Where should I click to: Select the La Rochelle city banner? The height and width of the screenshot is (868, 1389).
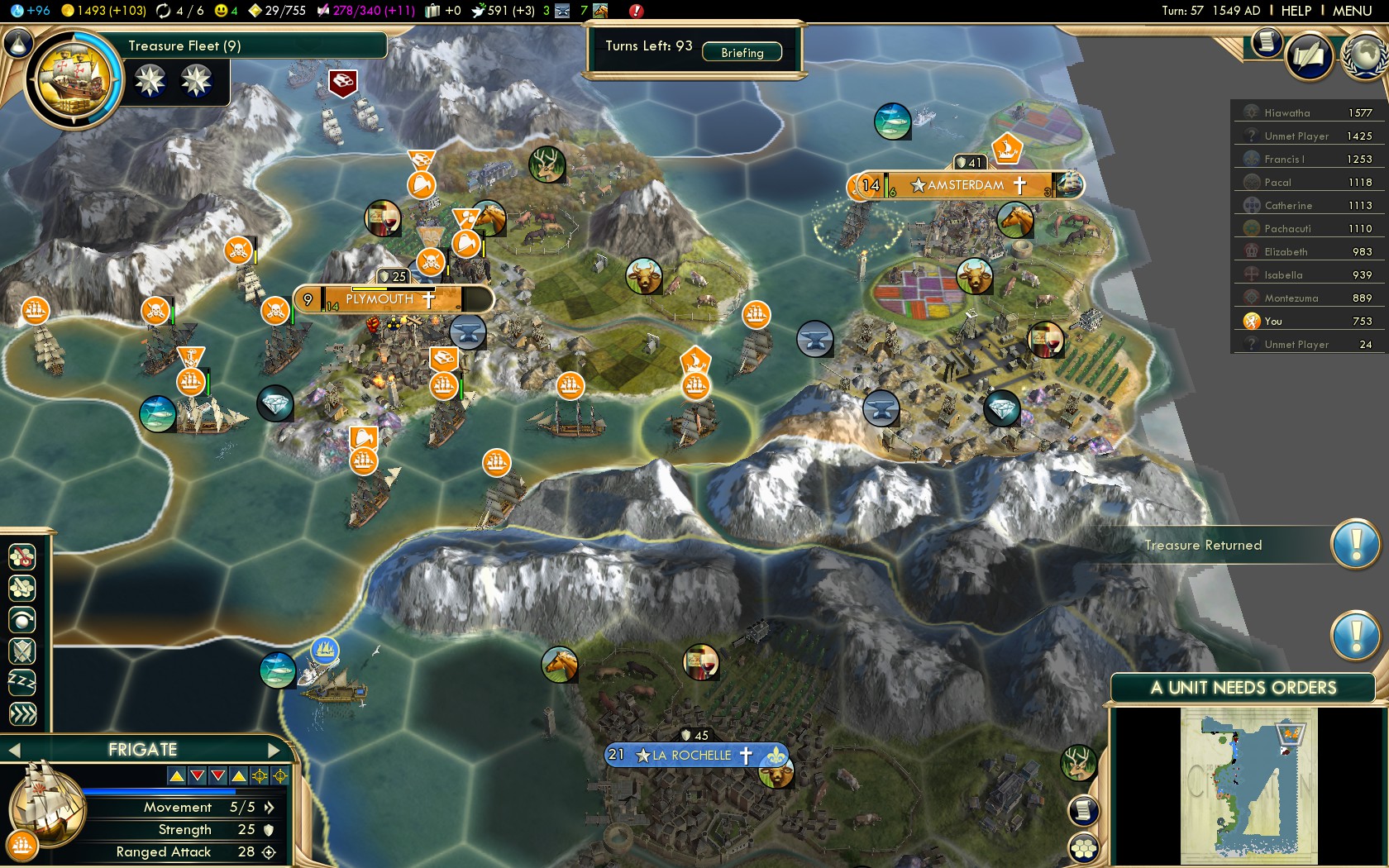(x=693, y=755)
